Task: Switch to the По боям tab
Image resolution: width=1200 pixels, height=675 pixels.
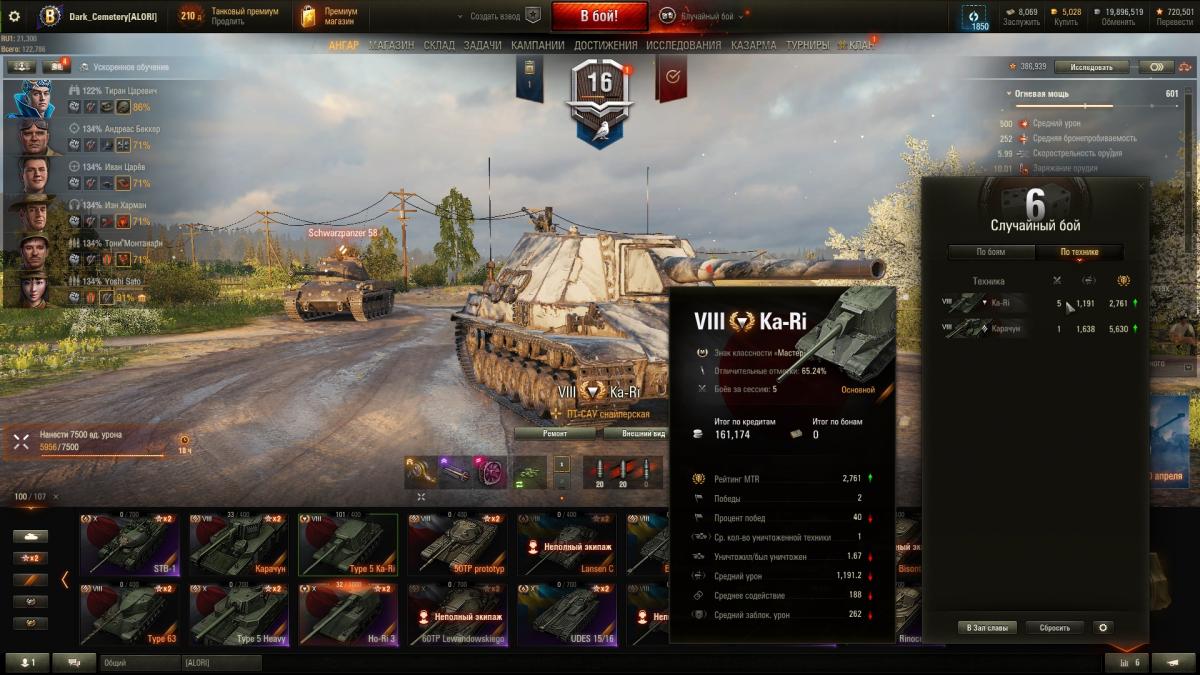Action: pyautogui.click(x=991, y=252)
